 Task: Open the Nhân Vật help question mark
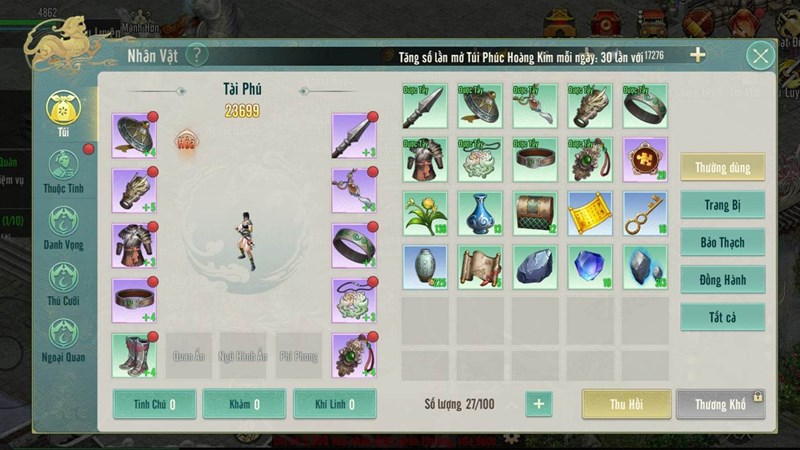point(197,55)
